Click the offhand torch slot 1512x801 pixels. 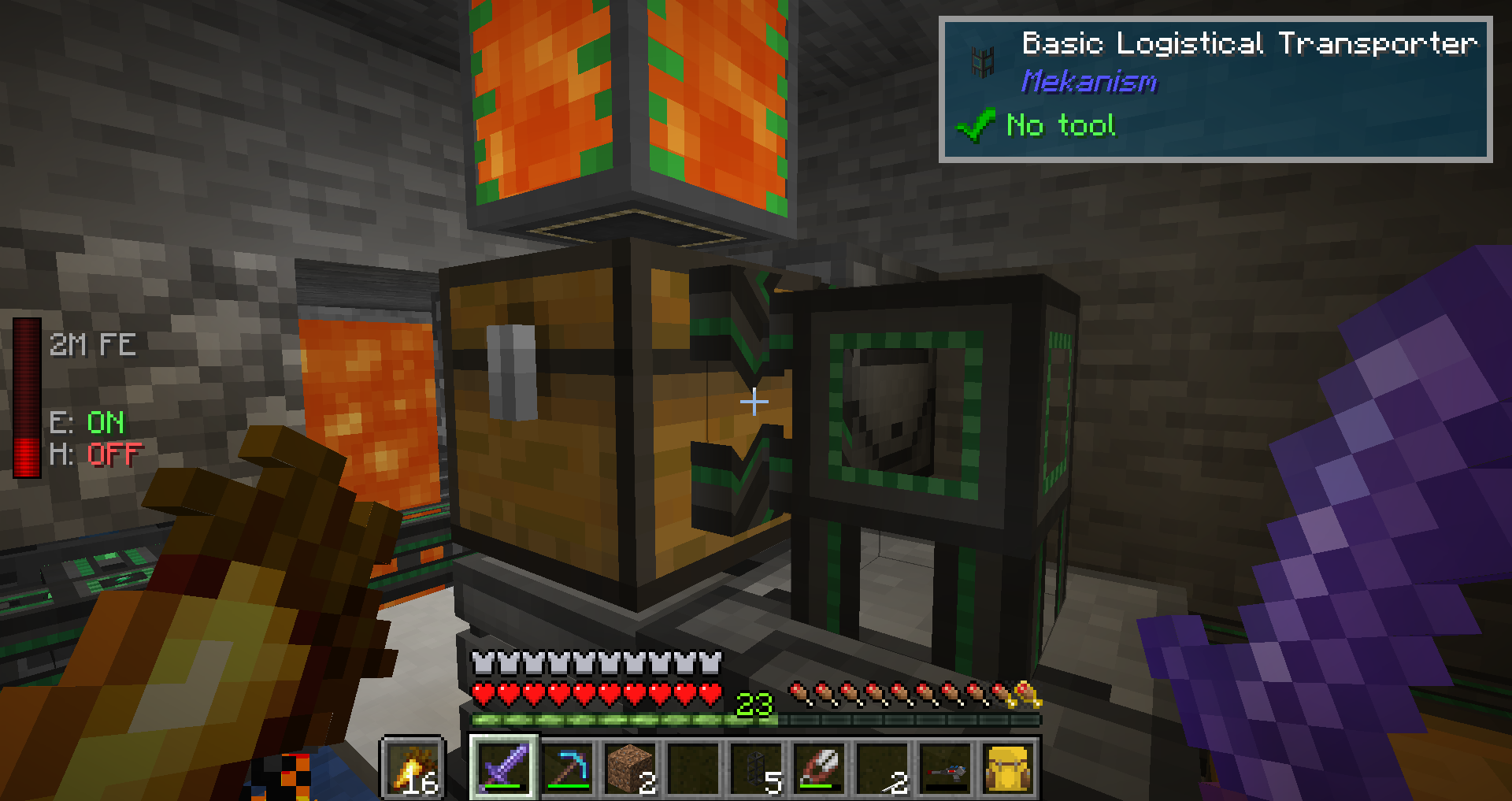coord(413,768)
